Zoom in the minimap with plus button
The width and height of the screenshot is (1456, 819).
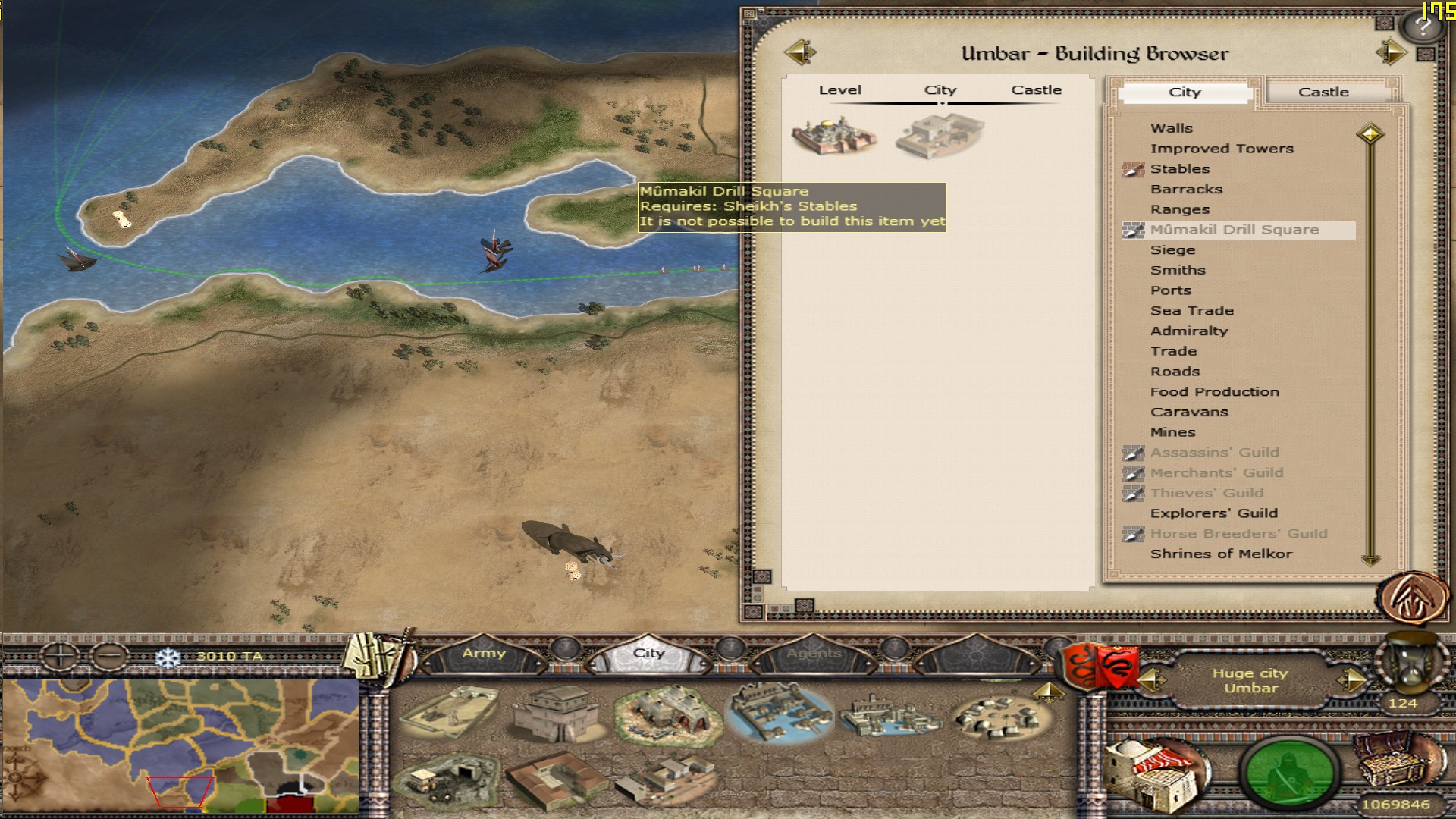point(59,655)
